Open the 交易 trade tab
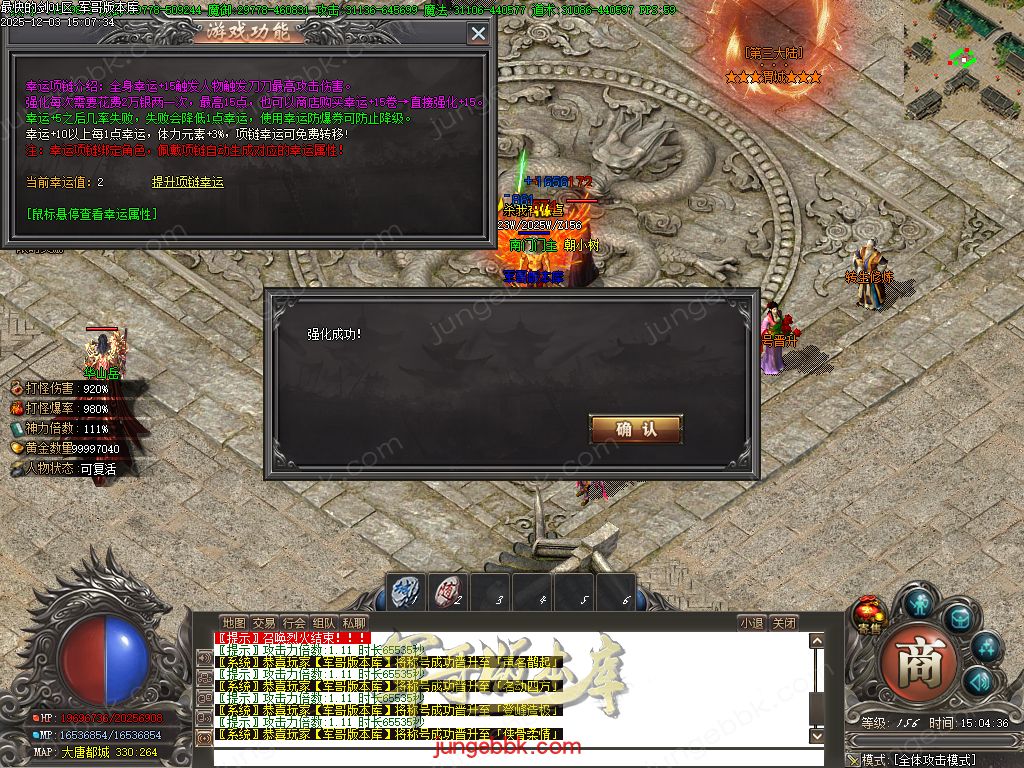Screen dimensions: 1024x768 (263, 622)
